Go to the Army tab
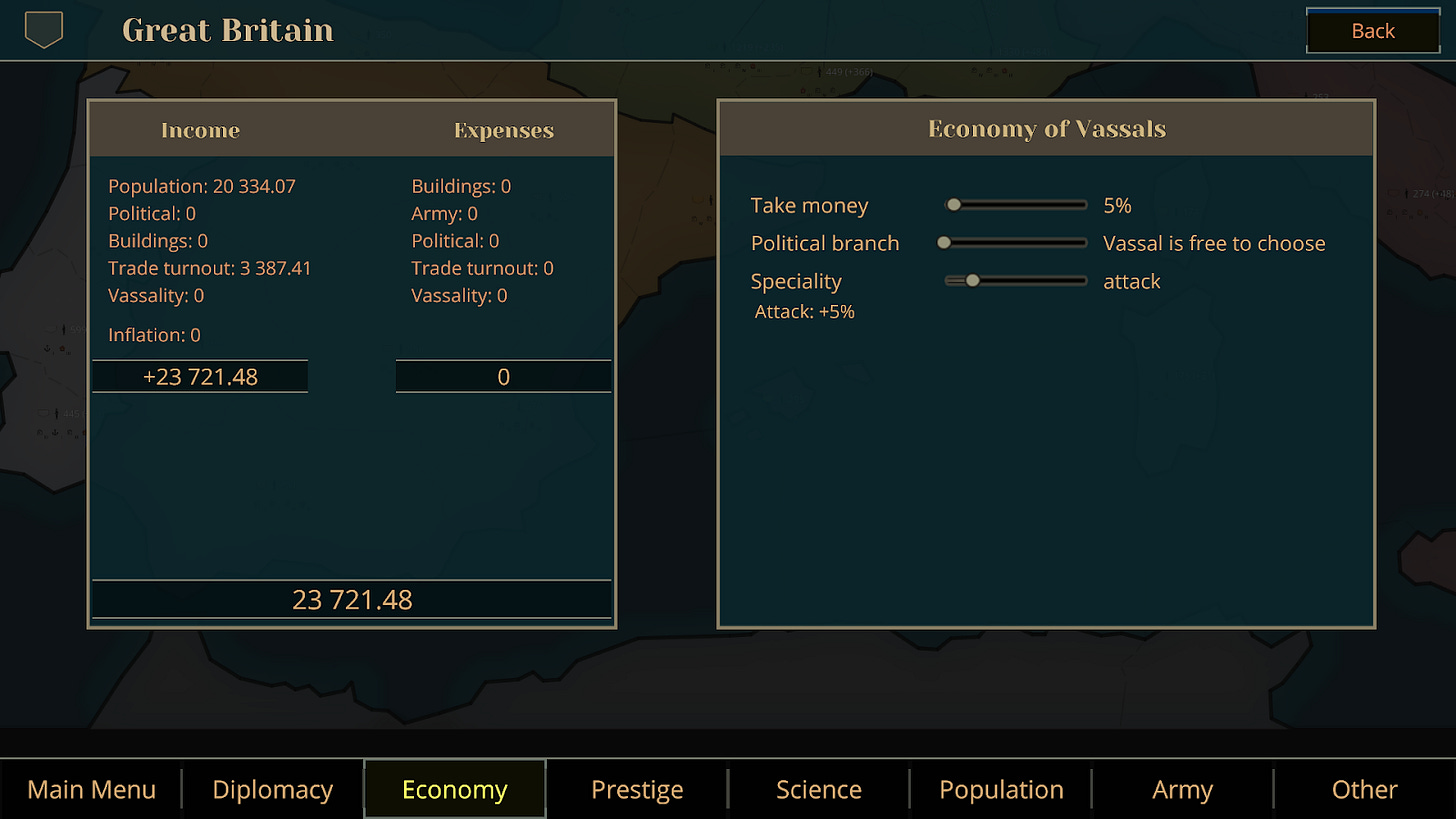This screenshot has height=819, width=1456. pos(1182,789)
